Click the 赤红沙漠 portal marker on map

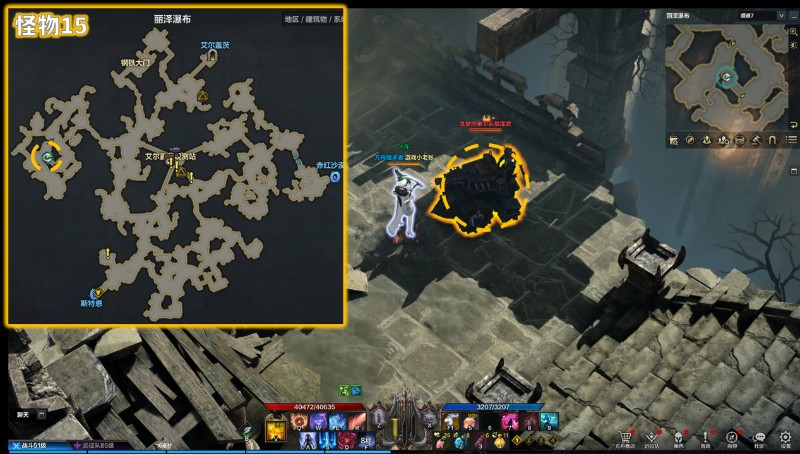pos(334,177)
